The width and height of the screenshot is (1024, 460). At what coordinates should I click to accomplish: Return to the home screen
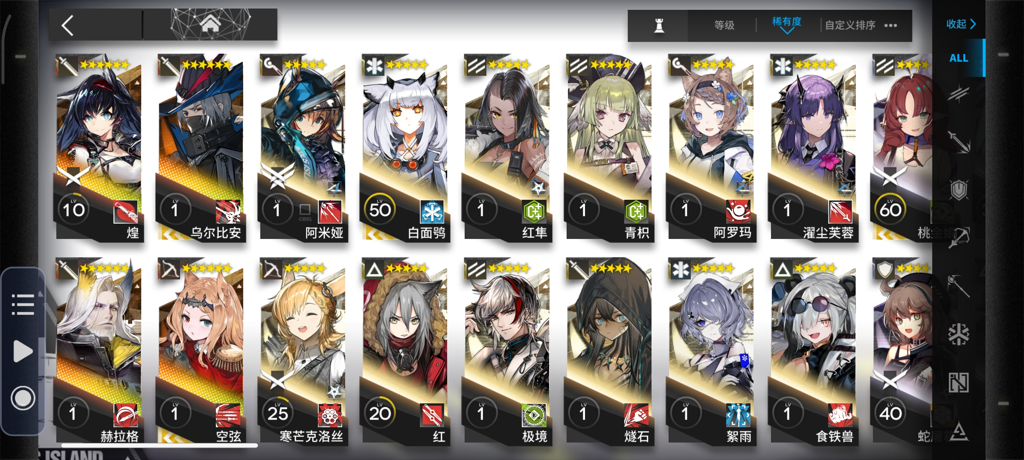[210, 24]
